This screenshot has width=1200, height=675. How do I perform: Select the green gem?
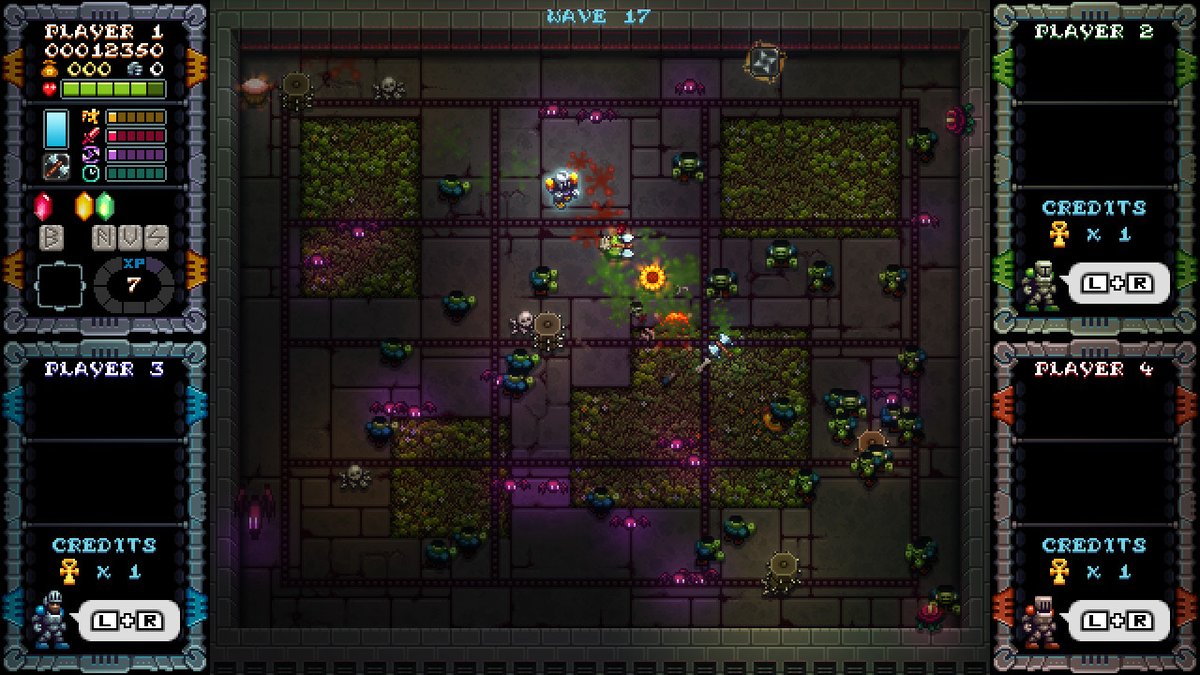tap(105, 206)
